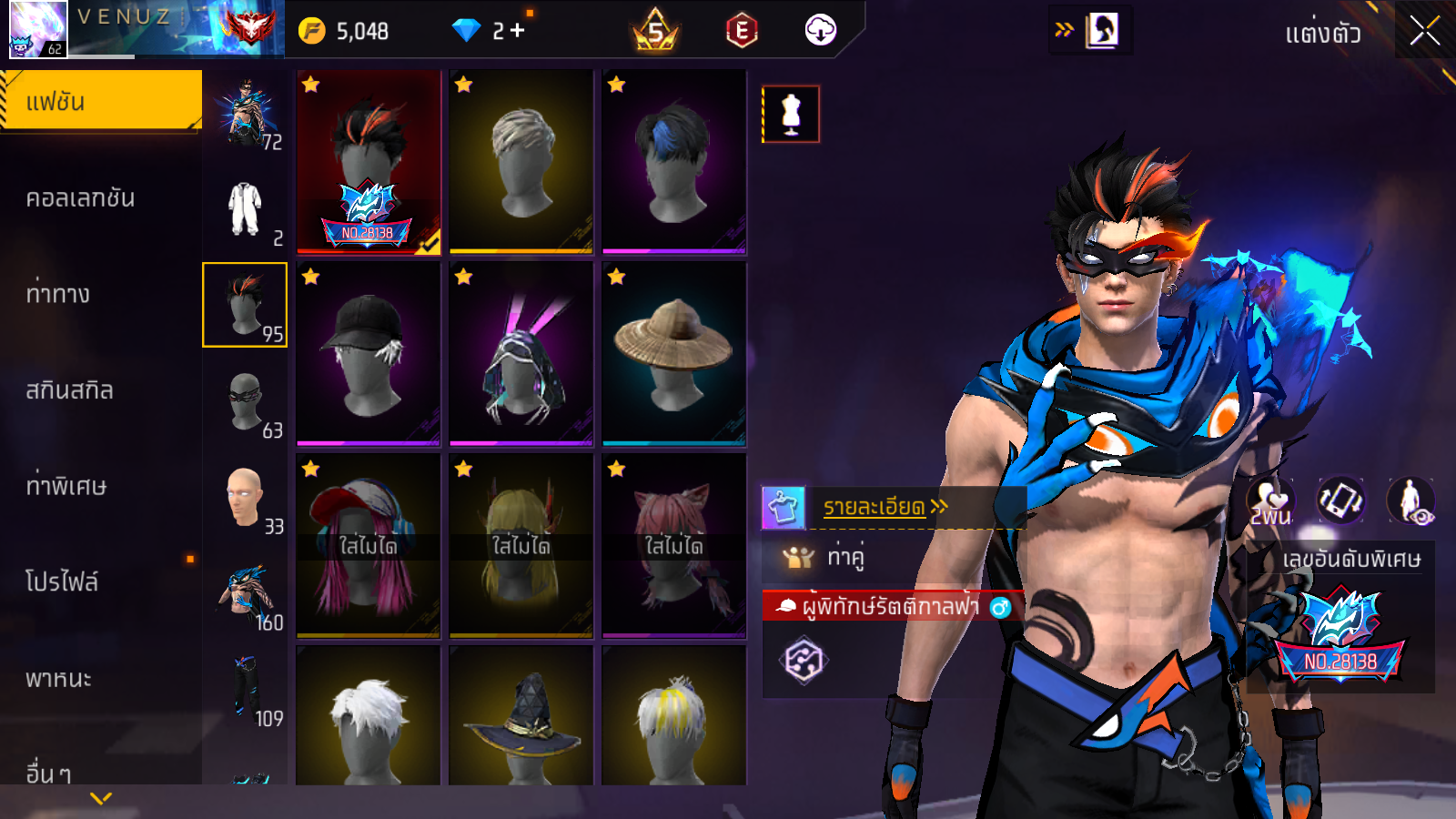The height and width of the screenshot is (819, 1456).
Task: Select the แฟชั่น tab
Action: point(100,101)
